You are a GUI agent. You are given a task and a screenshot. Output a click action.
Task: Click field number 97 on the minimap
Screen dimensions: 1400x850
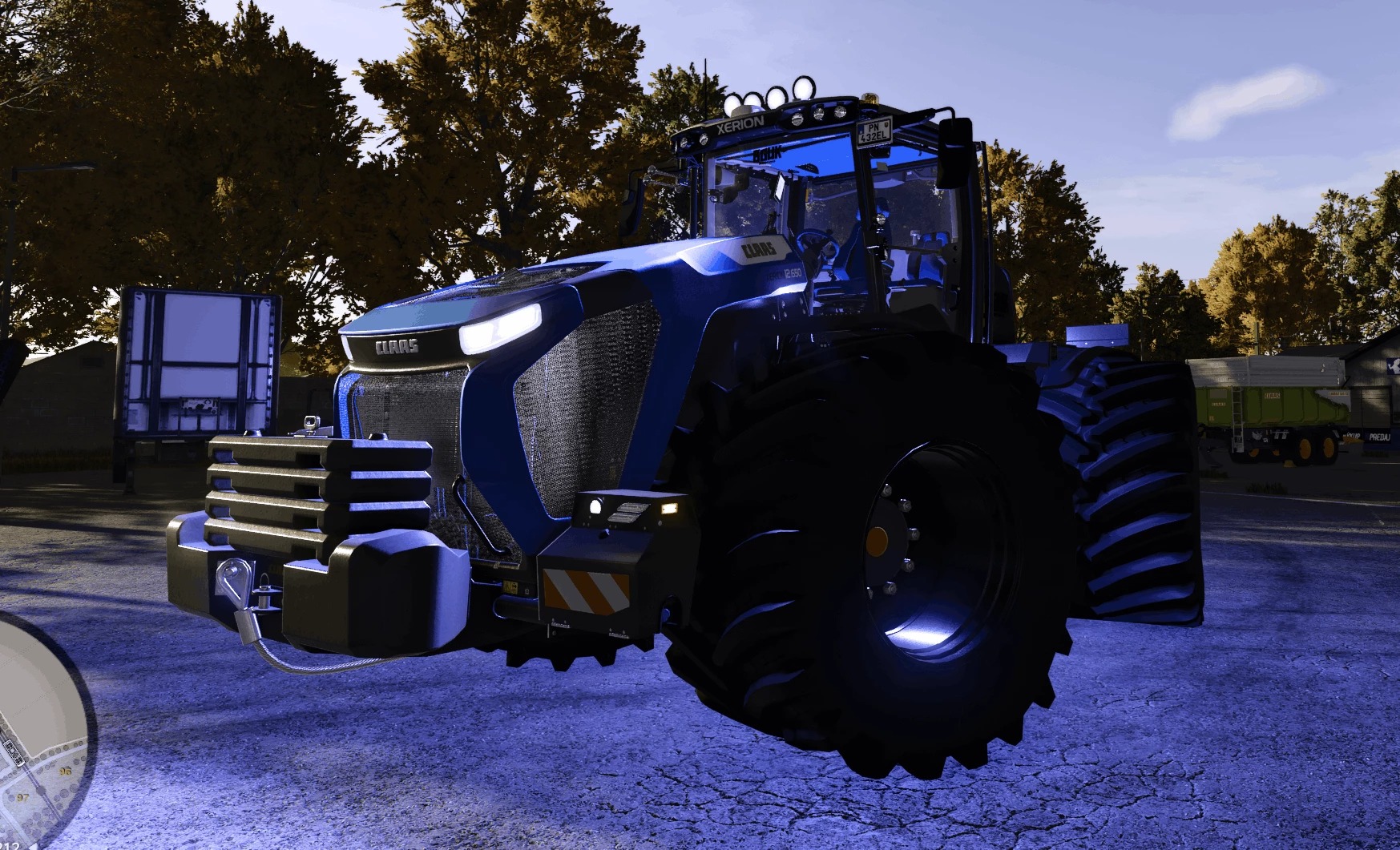coord(22,797)
